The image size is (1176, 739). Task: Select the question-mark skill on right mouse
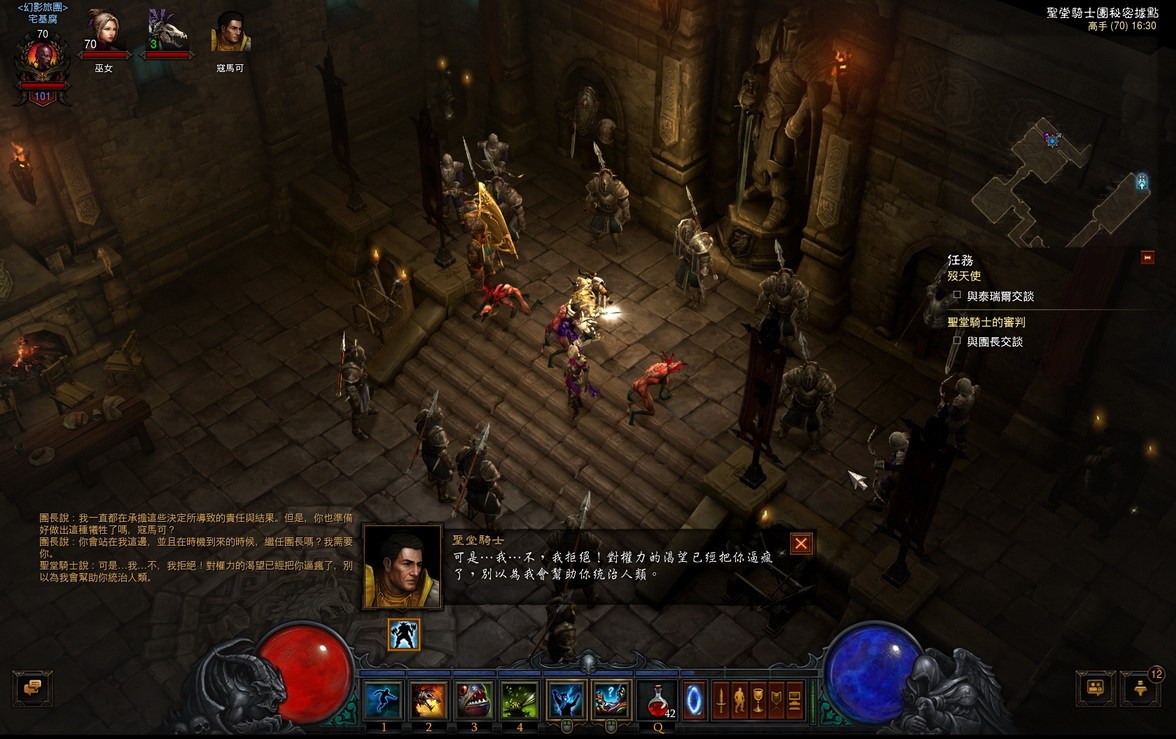(x=611, y=700)
